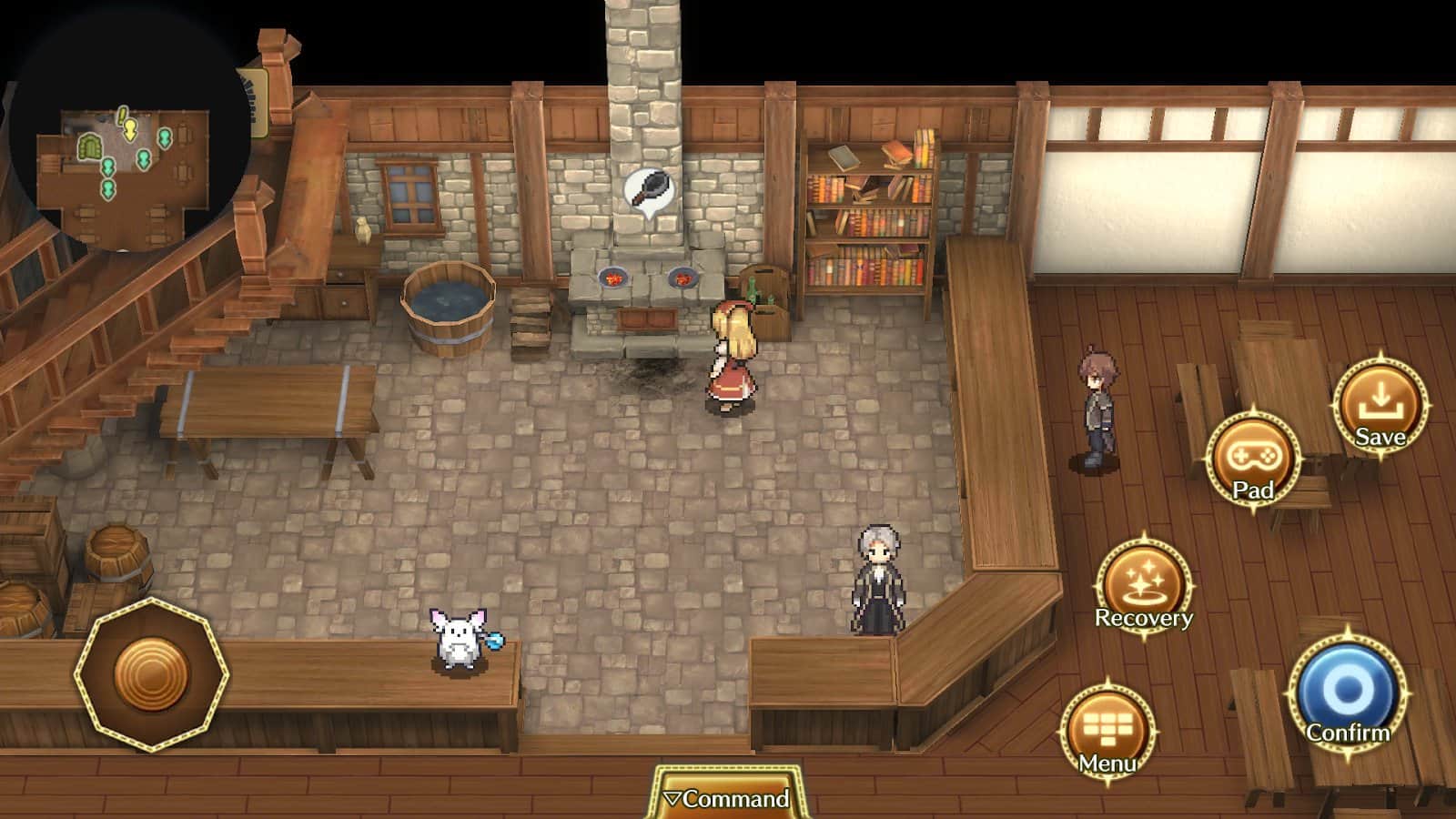1456x819 pixels.
Task: Expand the Command bar
Action: pos(728,799)
